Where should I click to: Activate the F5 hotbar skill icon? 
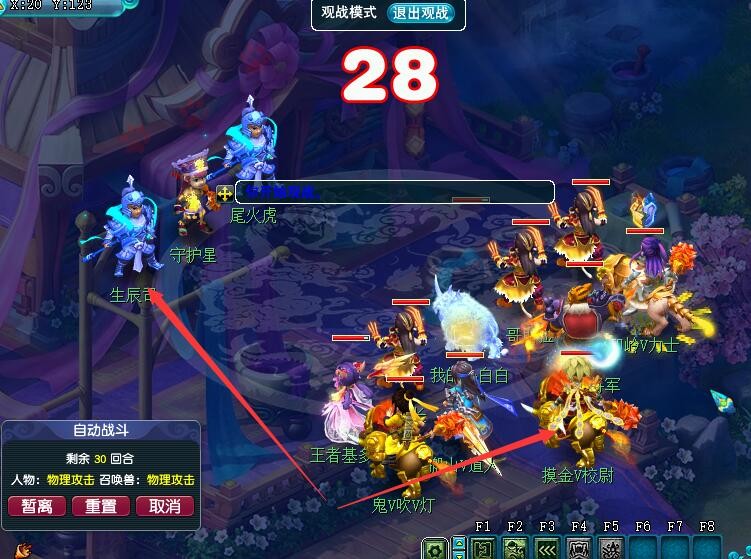pos(611,548)
